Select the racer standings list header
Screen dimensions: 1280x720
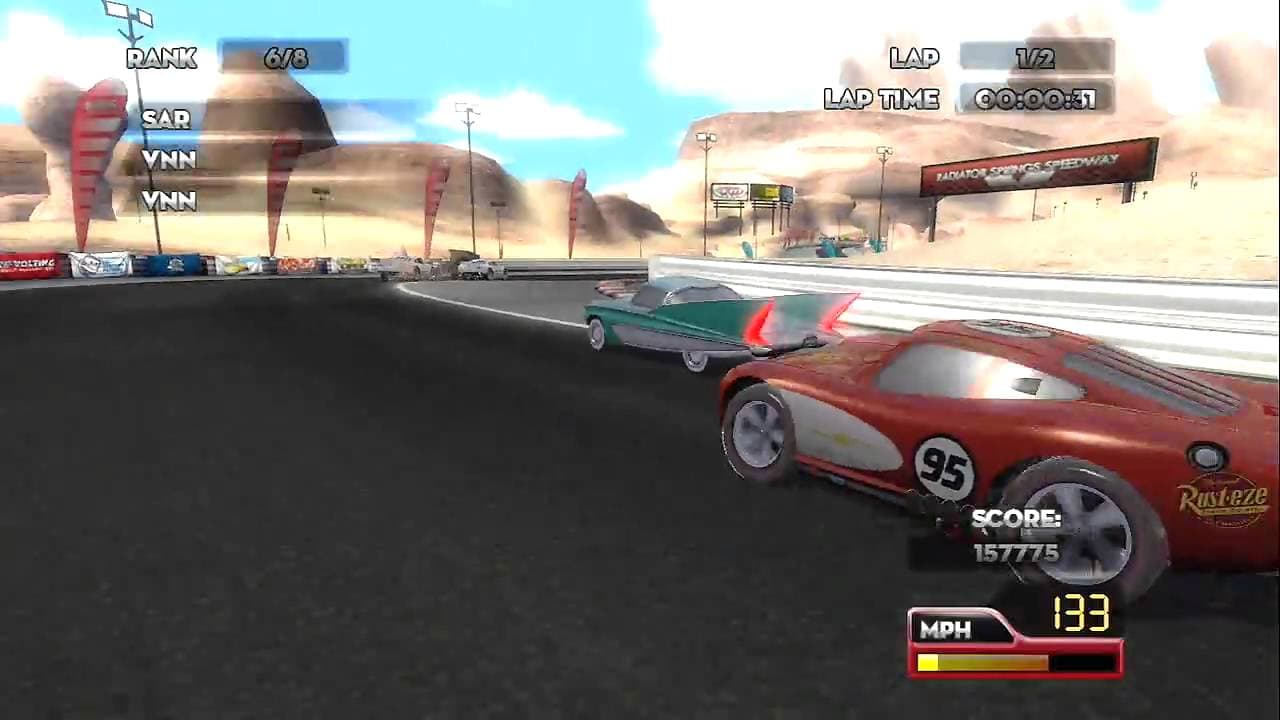(x=160, y=58)
